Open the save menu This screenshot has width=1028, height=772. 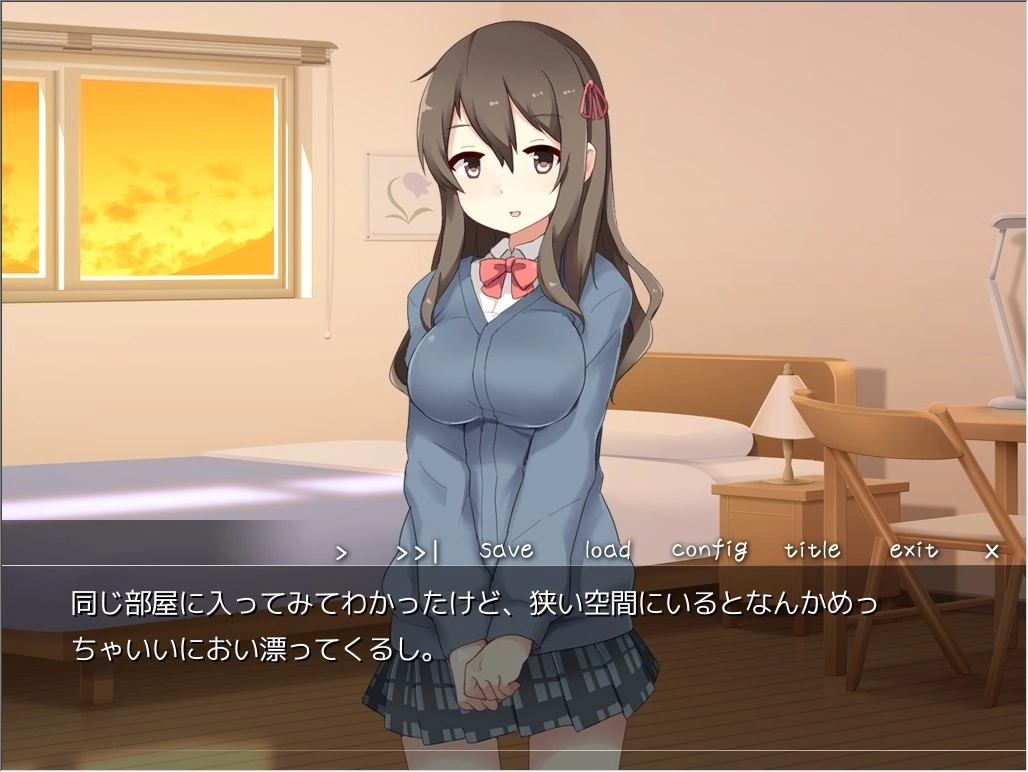tap(506, 550)
